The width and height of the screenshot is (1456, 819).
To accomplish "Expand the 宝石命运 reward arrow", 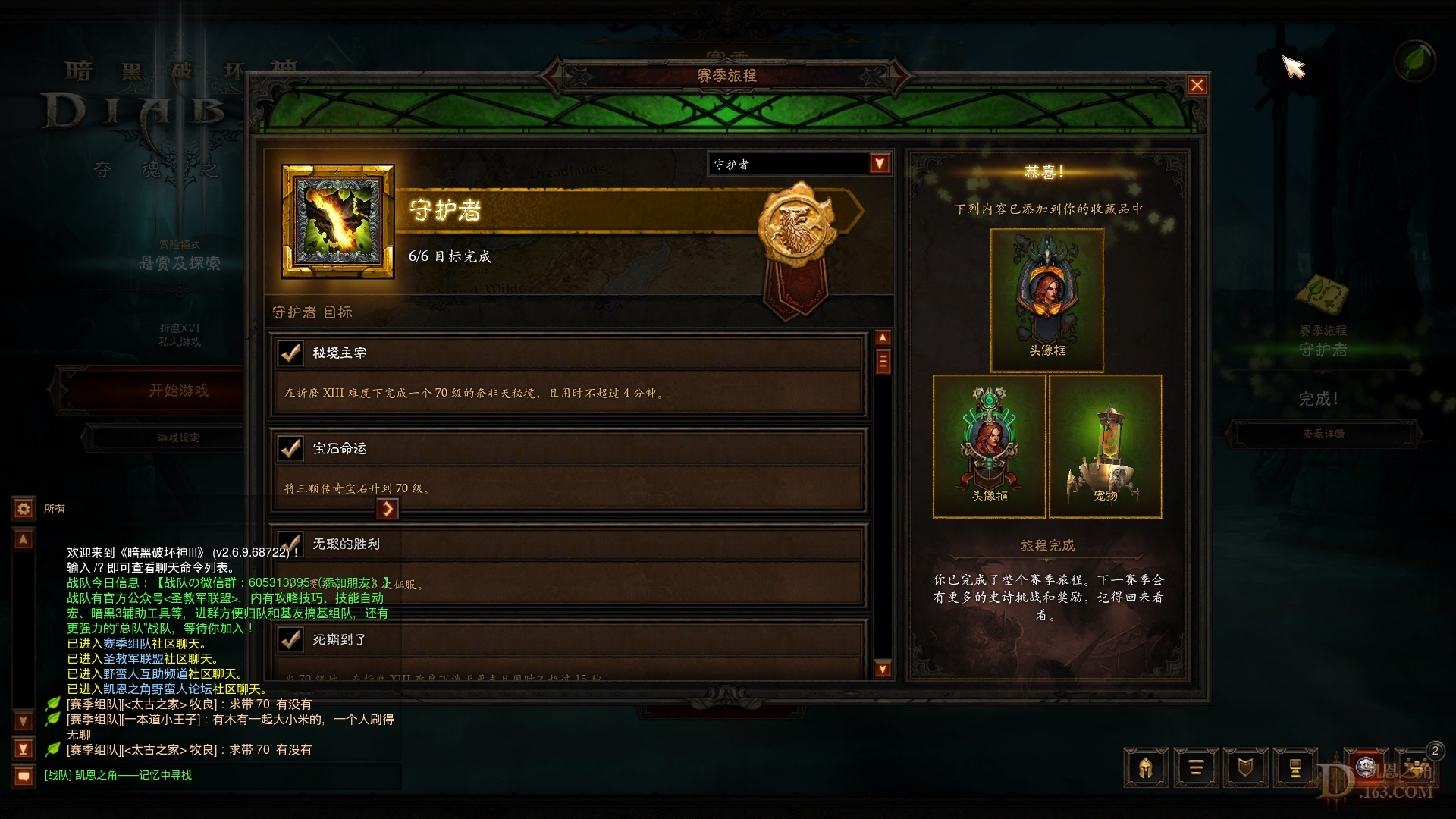I will (389, 510).
